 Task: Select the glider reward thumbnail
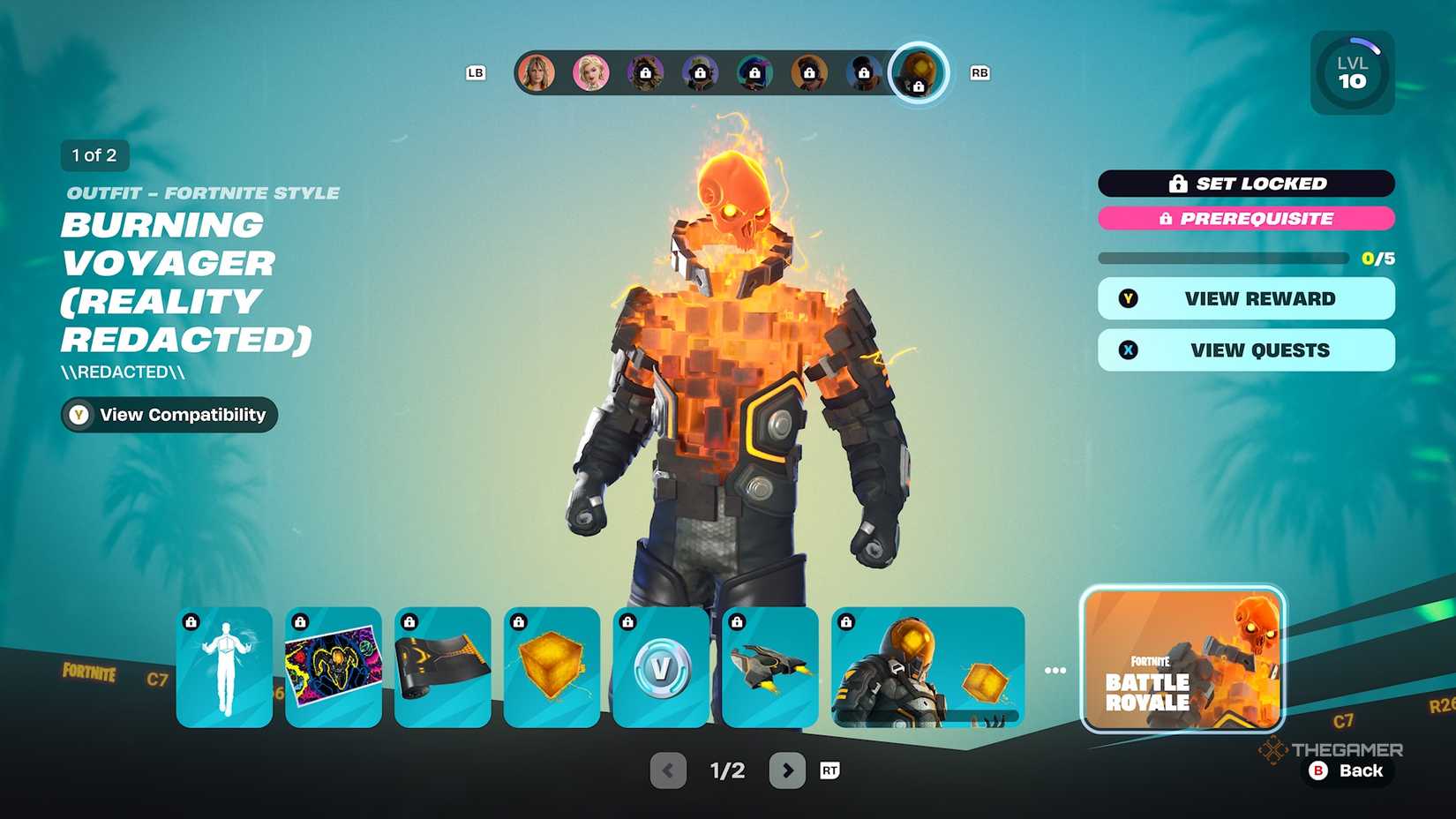pos(770,668)
